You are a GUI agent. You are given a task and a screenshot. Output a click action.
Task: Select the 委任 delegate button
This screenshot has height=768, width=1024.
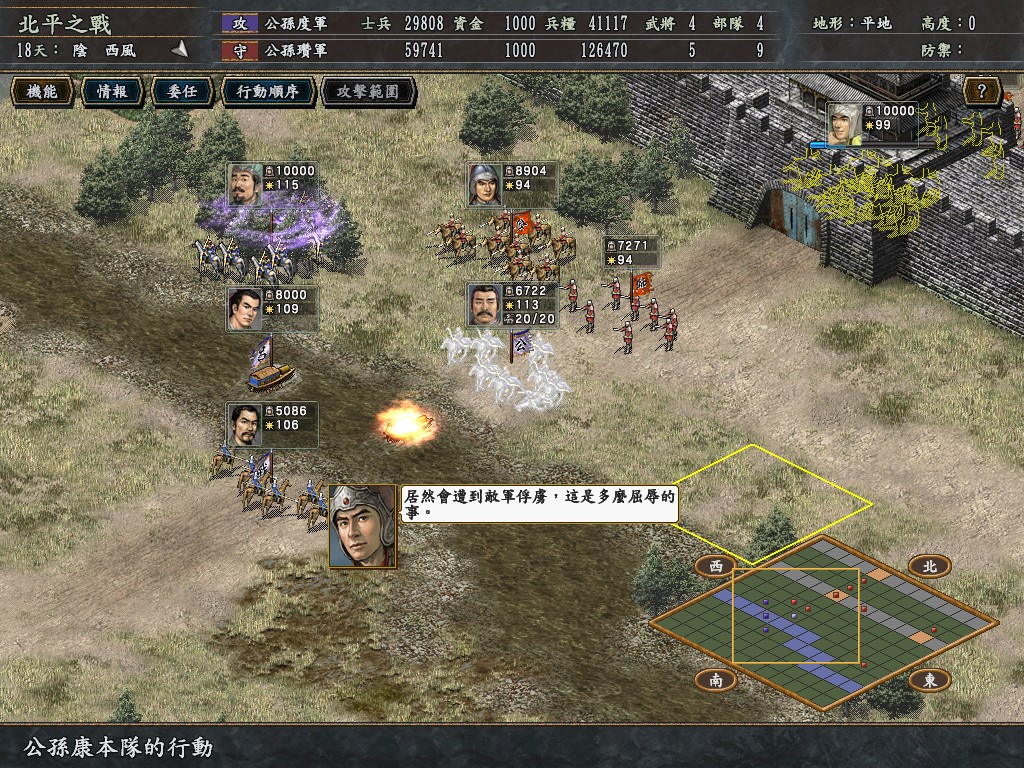[181, 92]
